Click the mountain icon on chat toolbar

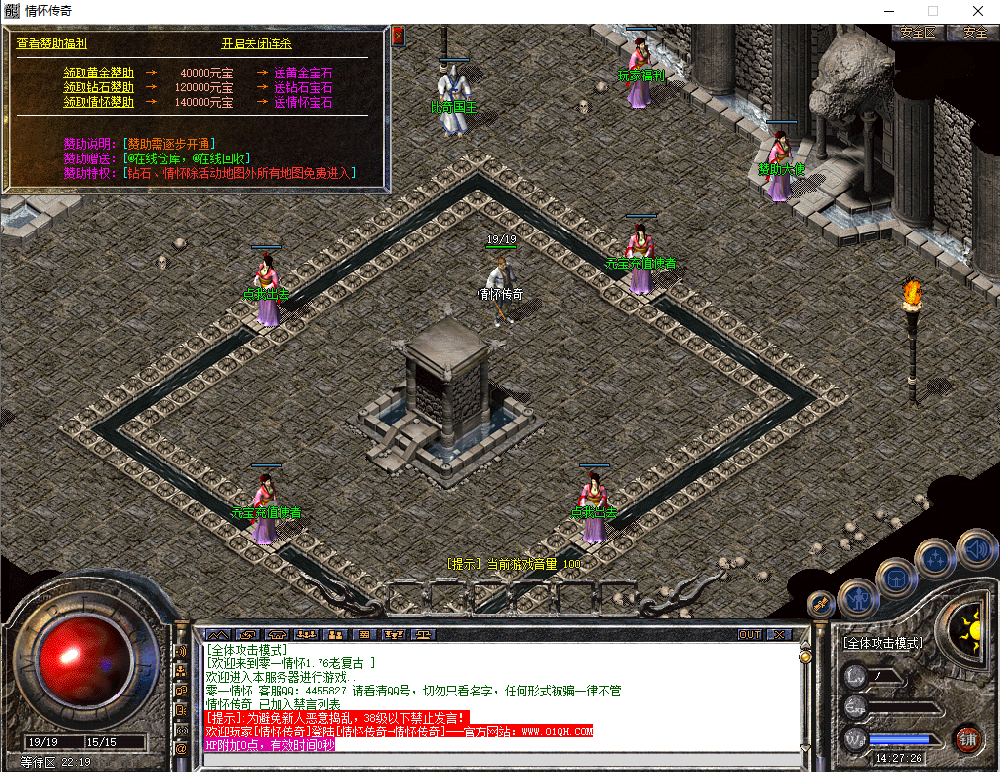(217, 635)
